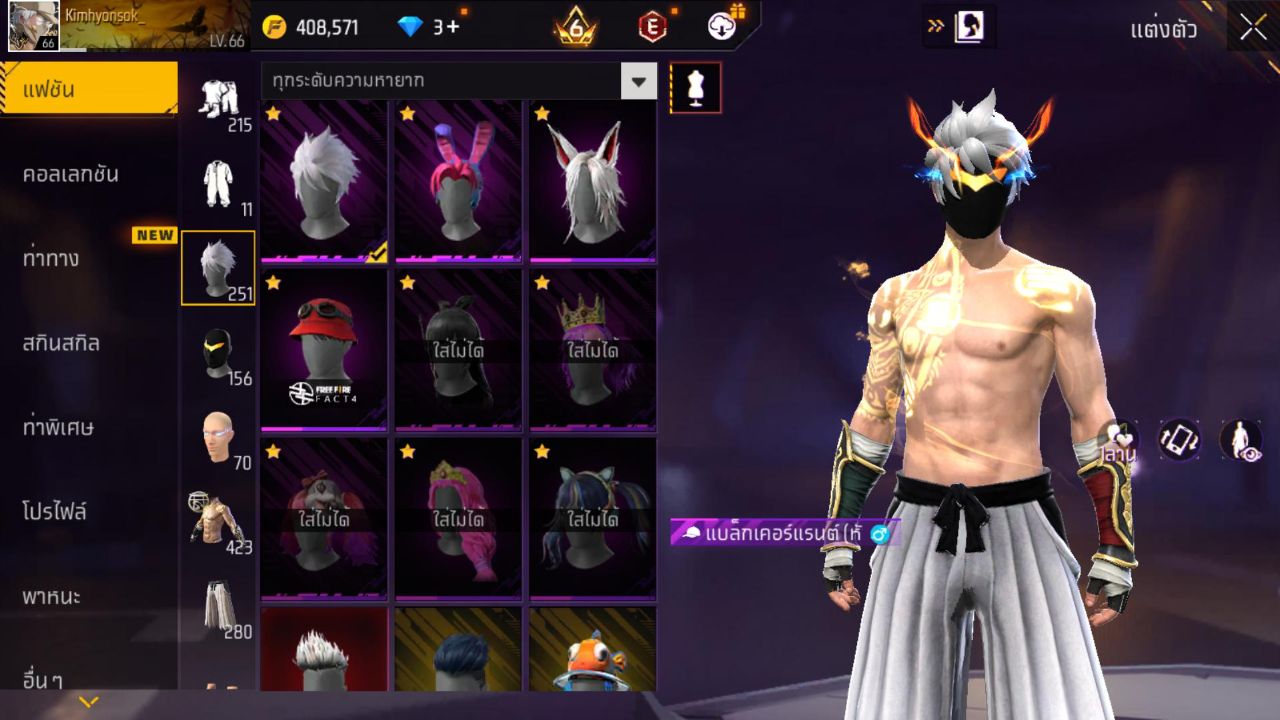Open the แฟชัน fashion tab
Screen dimensions: 1280x720
88,90
